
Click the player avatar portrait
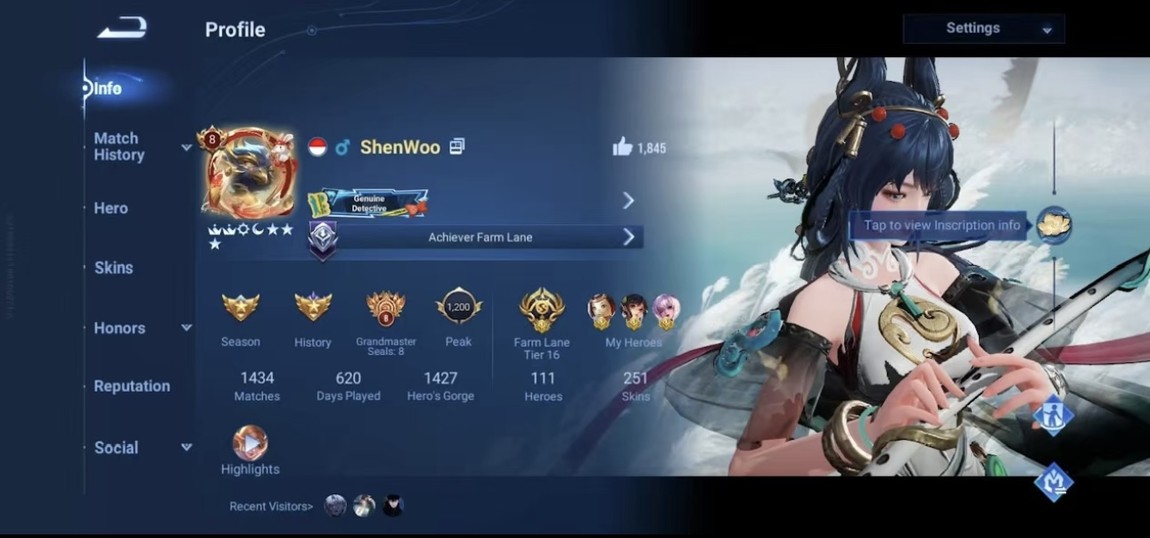click(248, 178)
